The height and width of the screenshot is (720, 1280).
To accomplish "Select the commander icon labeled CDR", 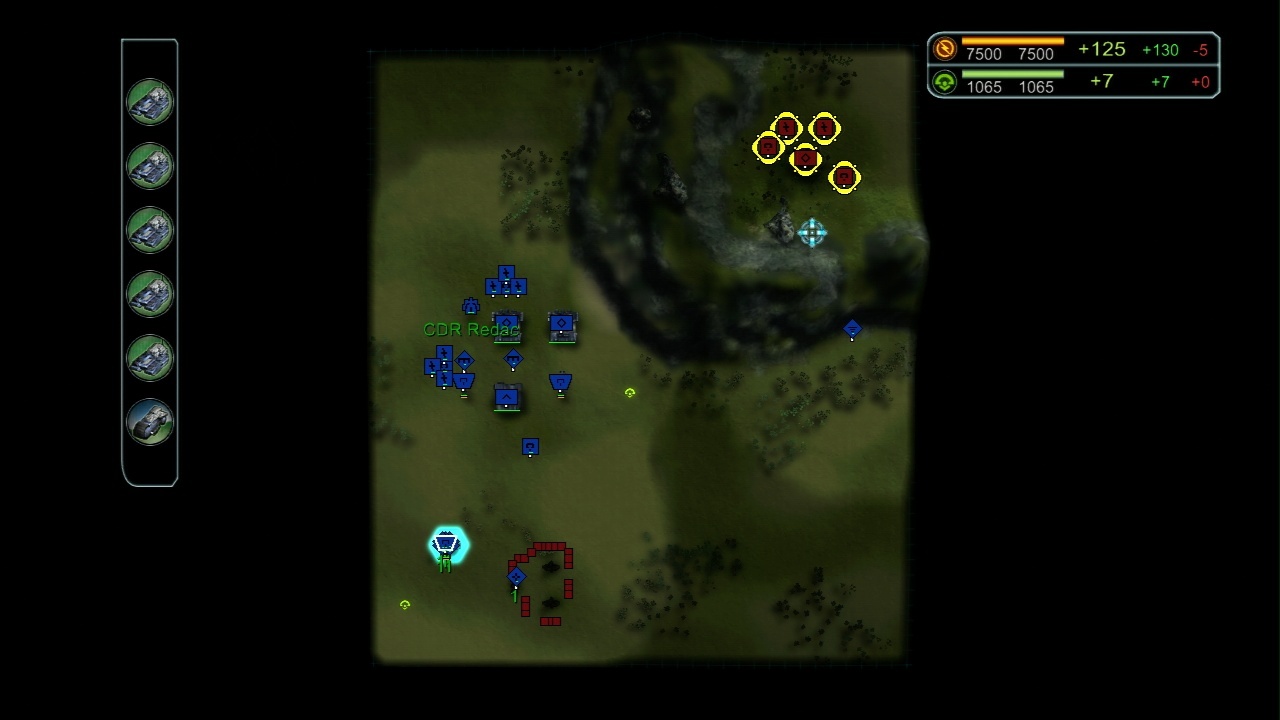I will point(470,307).
